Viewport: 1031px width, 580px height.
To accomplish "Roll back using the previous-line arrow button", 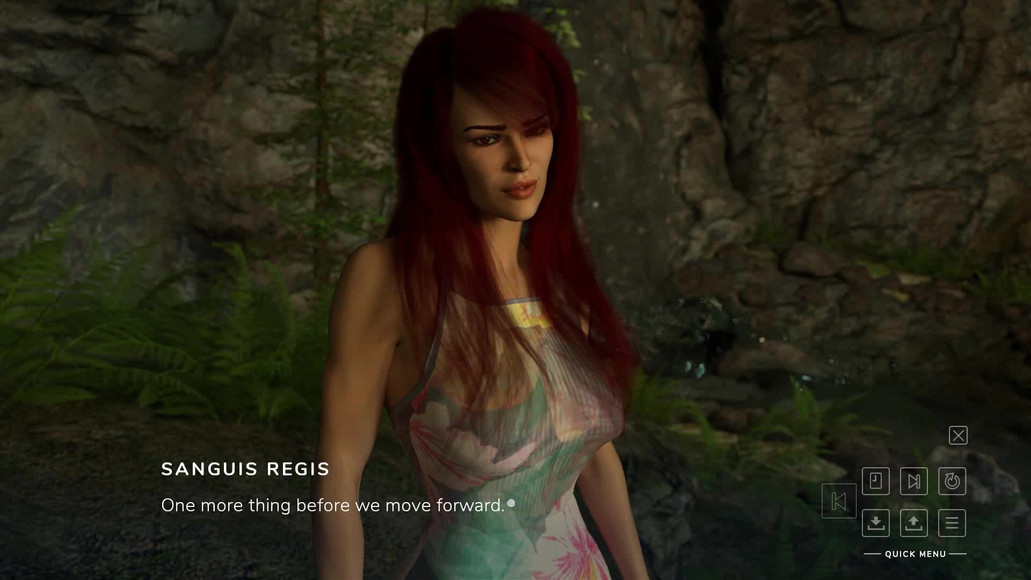I will 838,501.
